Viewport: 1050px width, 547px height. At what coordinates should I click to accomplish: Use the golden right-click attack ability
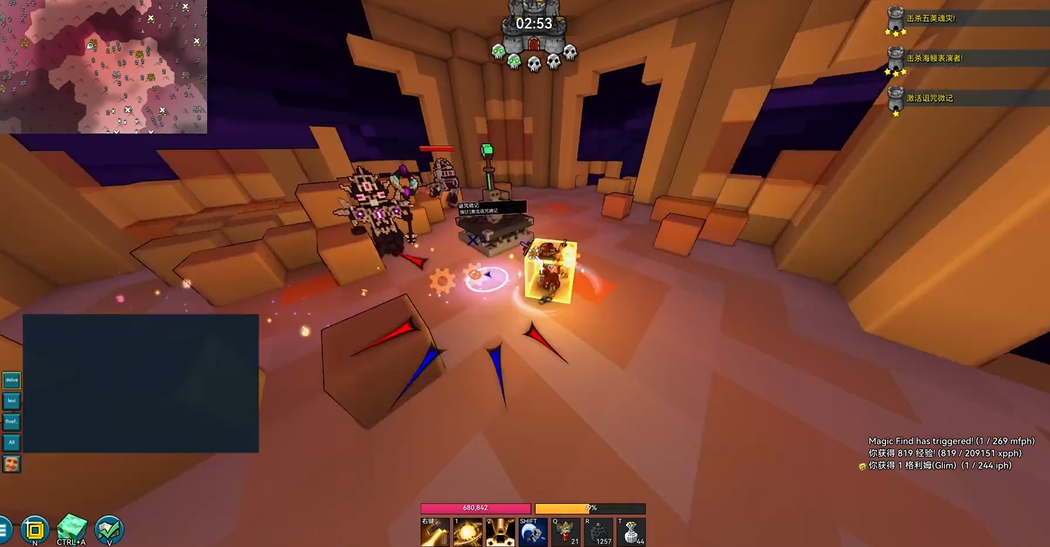point(435,532)
